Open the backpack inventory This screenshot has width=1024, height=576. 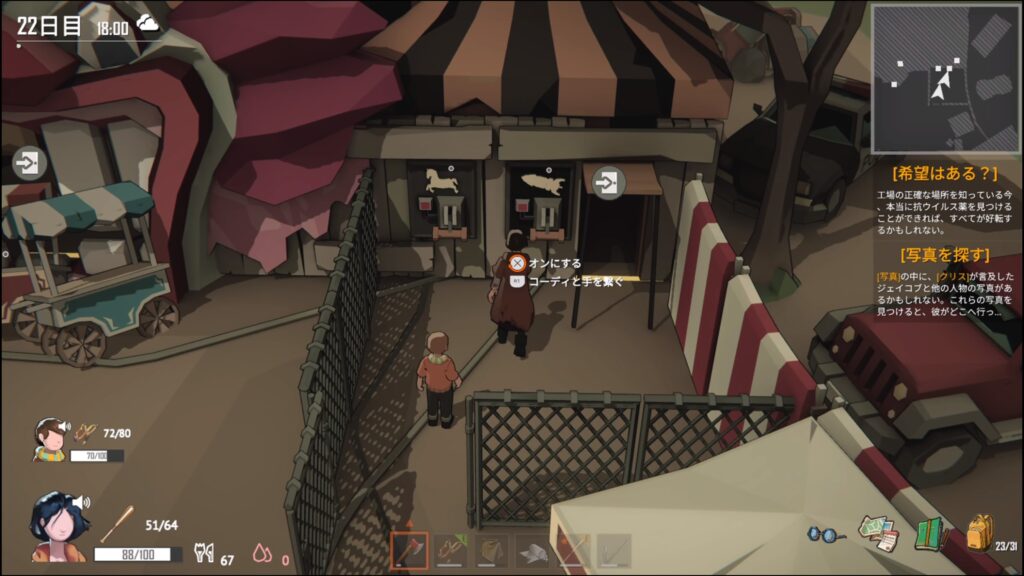(x=979, y=533)
